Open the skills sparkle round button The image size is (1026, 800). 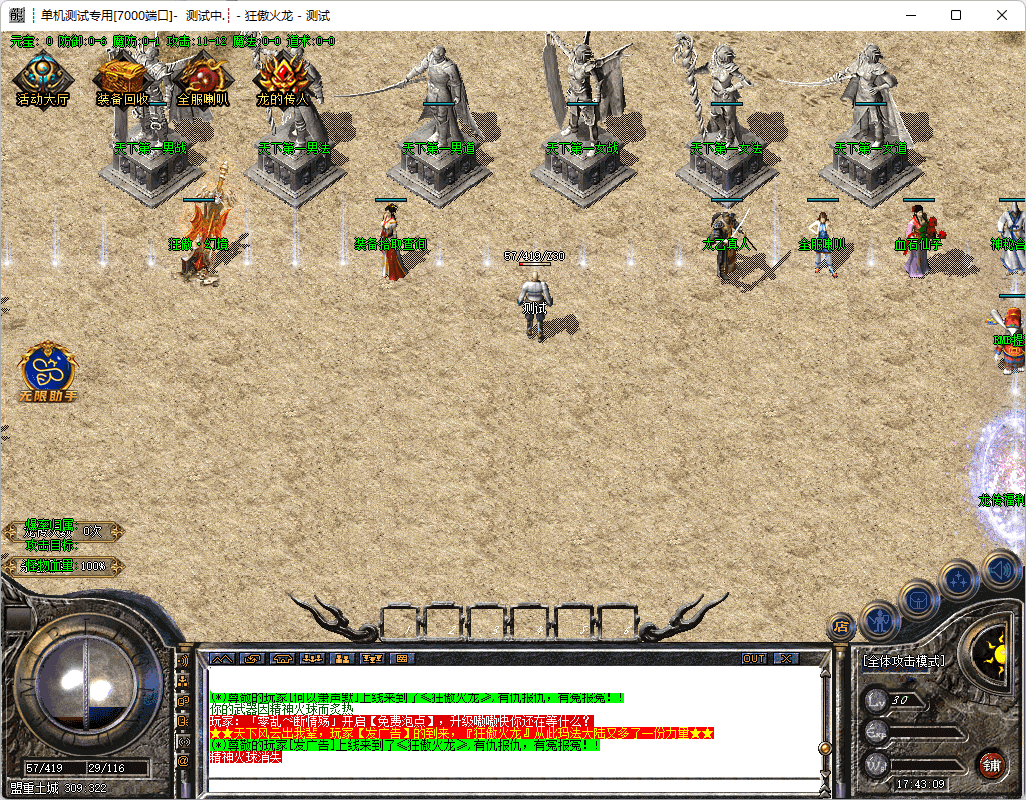(961, 578)
